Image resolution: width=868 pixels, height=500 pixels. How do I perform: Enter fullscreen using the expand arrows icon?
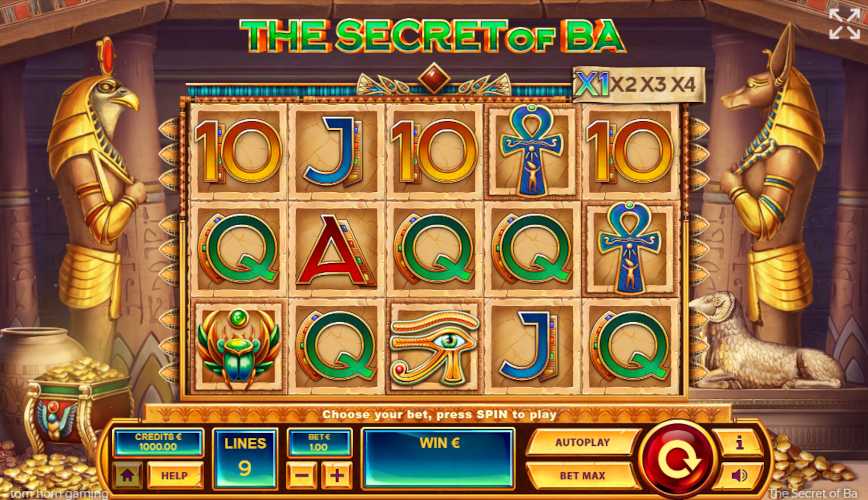click(843, 24)
